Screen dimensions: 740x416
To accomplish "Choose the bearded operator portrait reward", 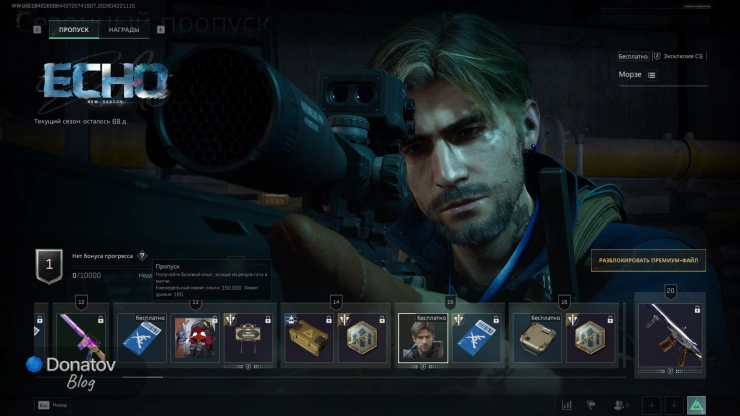I will click(420, 338).
